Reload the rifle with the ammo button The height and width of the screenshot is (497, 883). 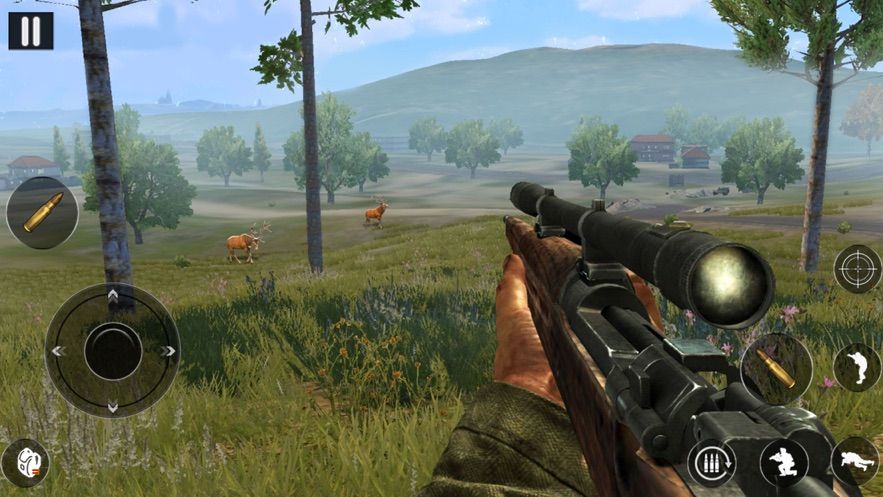[711, 462]
